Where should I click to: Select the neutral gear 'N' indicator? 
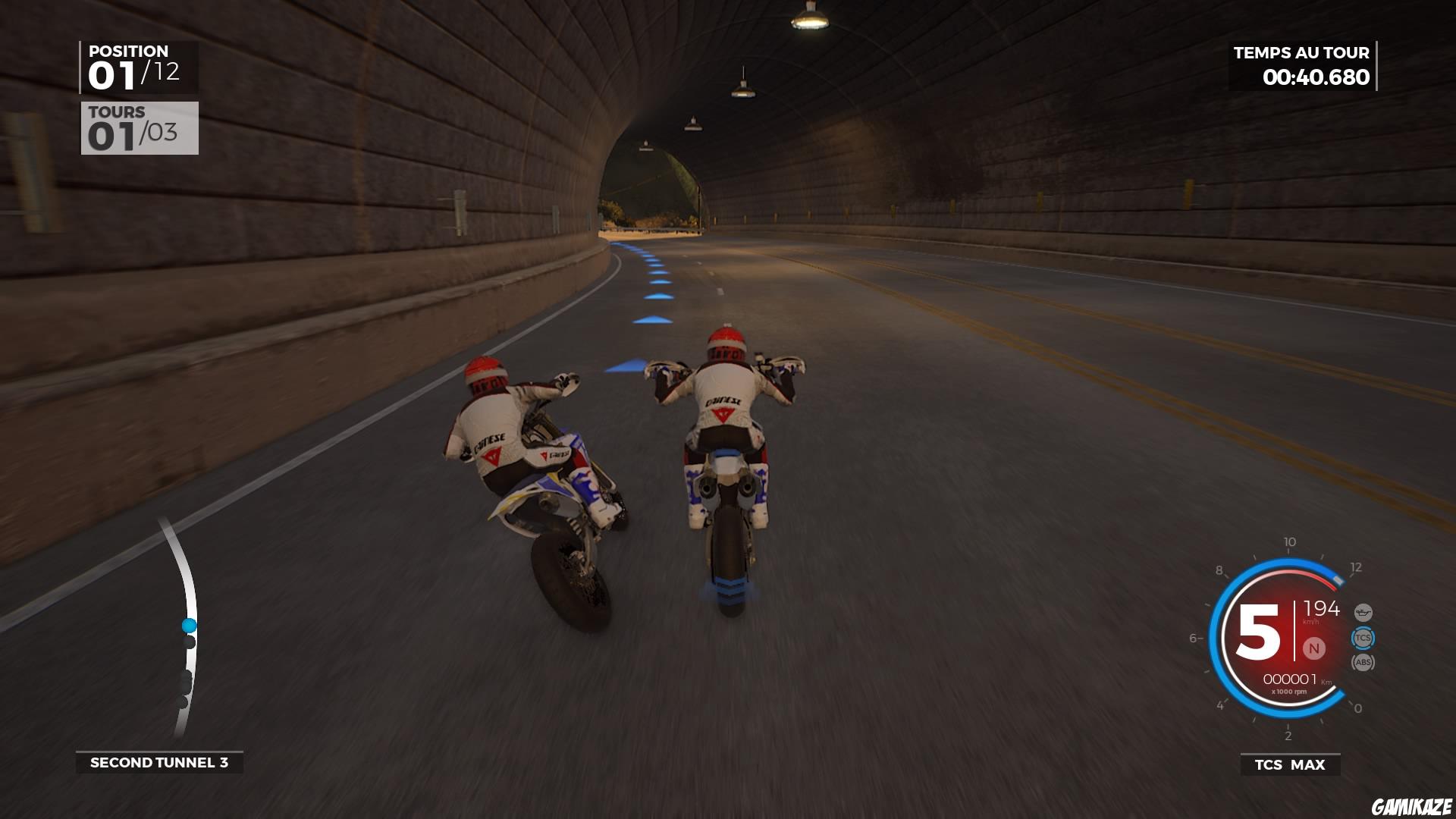coord(1314,648)
